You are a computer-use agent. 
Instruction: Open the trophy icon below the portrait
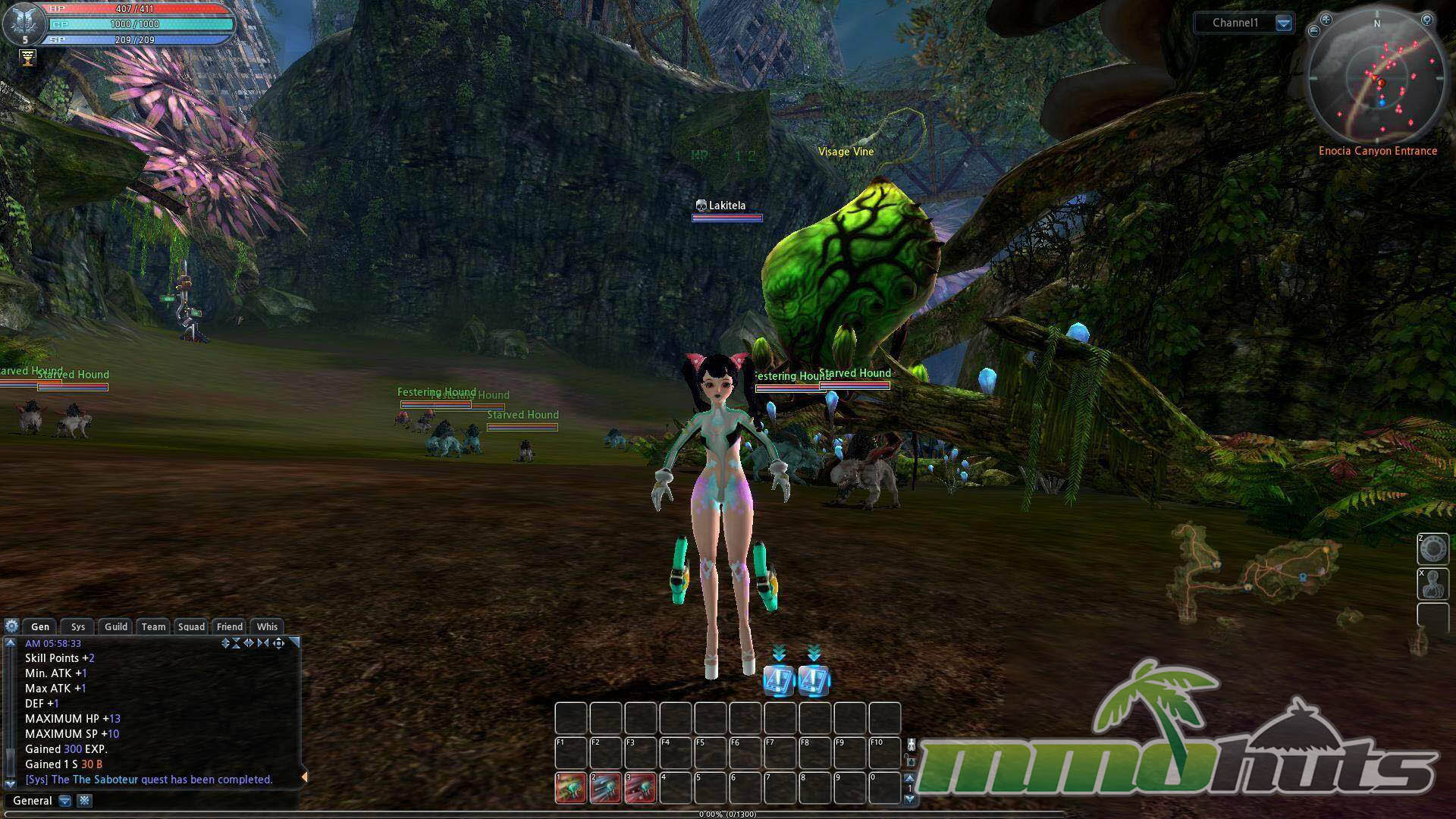pos(28,58)
